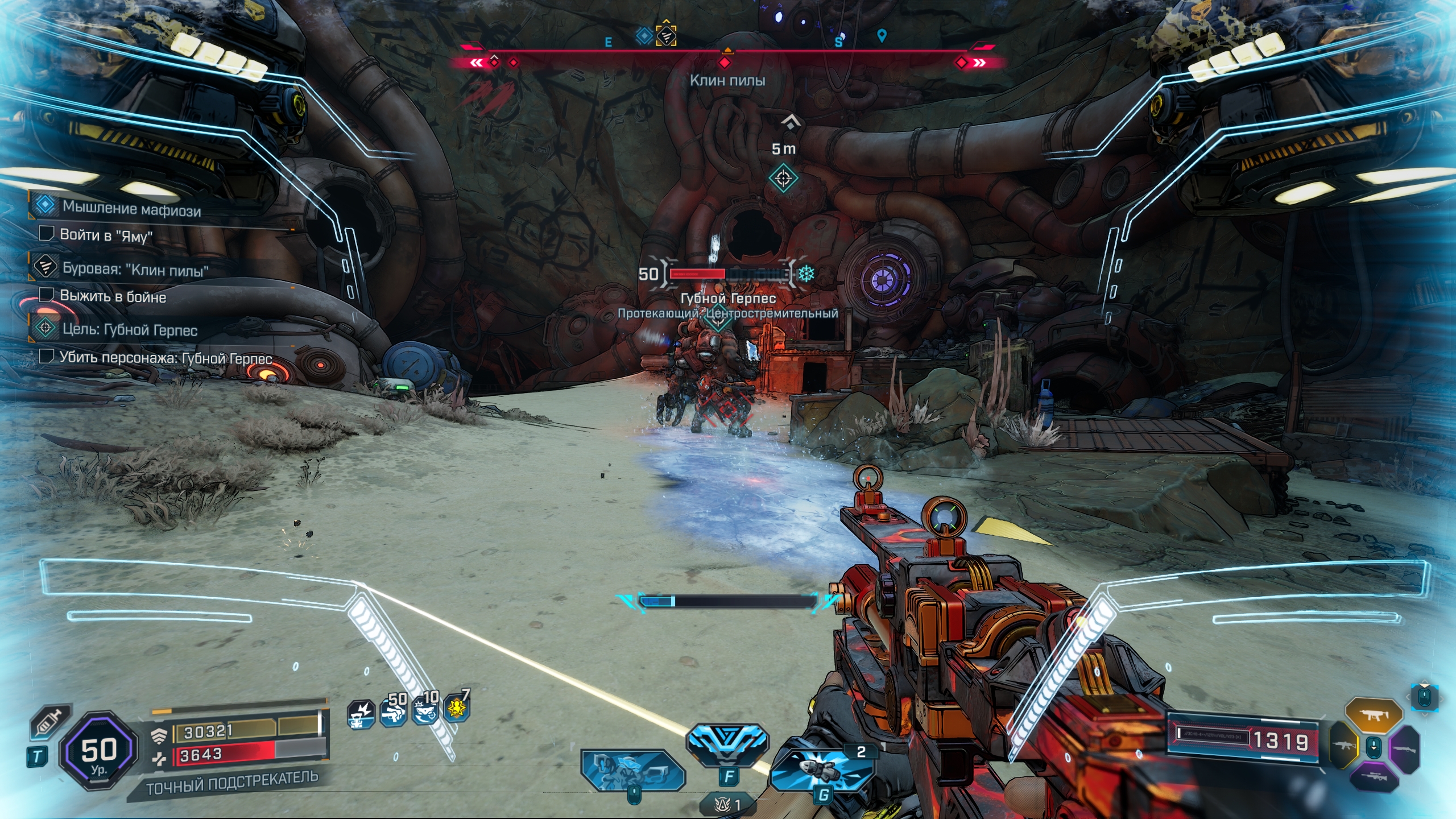The height and width of the screenshot is (819, 1456).
Task: Select the 'Мышление мафиози' quest tracker entry
Action: [131, 208]
